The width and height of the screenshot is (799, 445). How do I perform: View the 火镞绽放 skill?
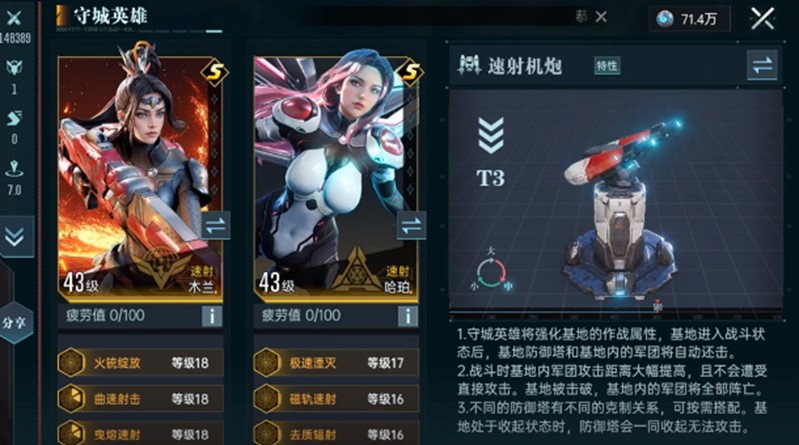(140, 362)
